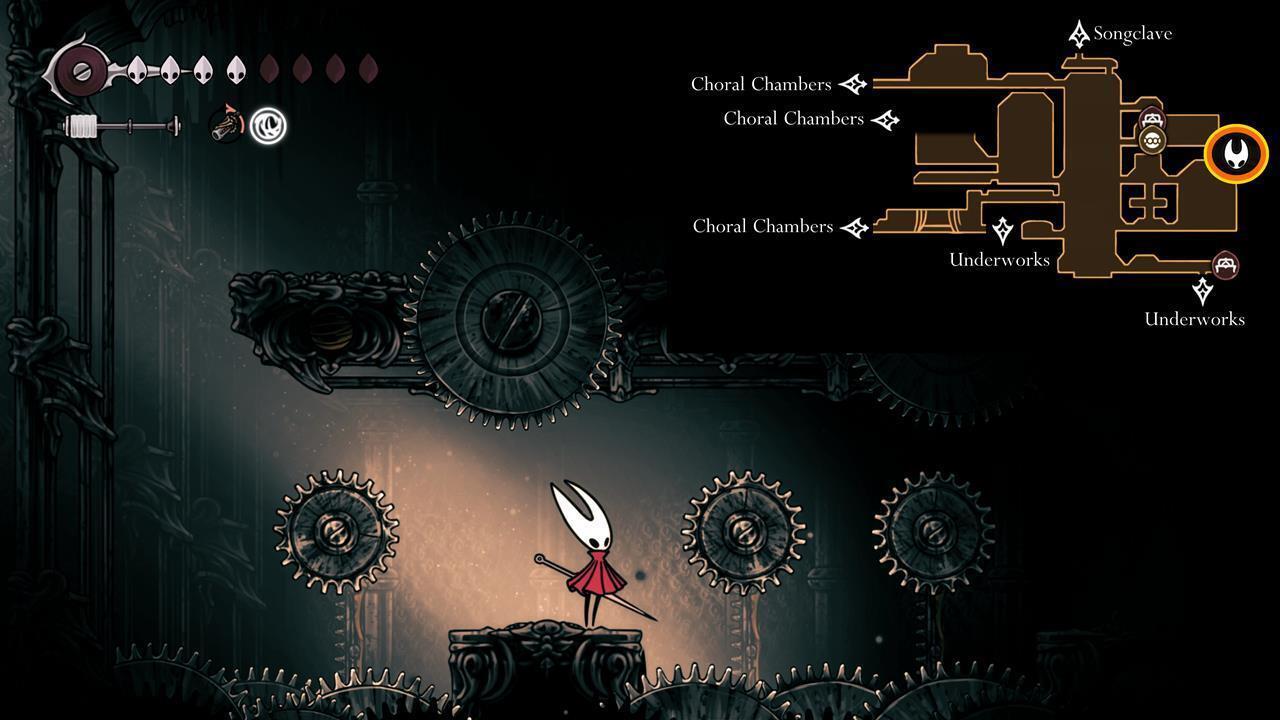Click the silk spool meter

coord(118,125)
